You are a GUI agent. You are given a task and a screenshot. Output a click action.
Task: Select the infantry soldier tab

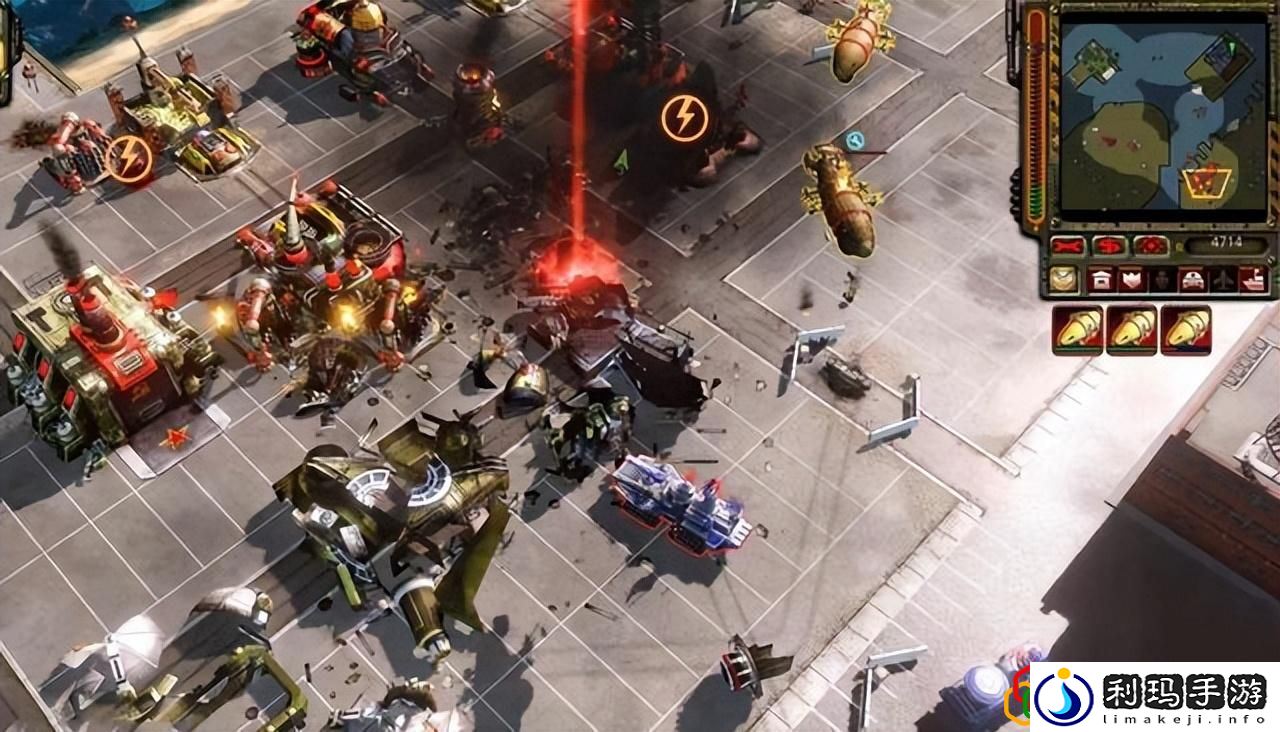click(x=1160, y=280)
